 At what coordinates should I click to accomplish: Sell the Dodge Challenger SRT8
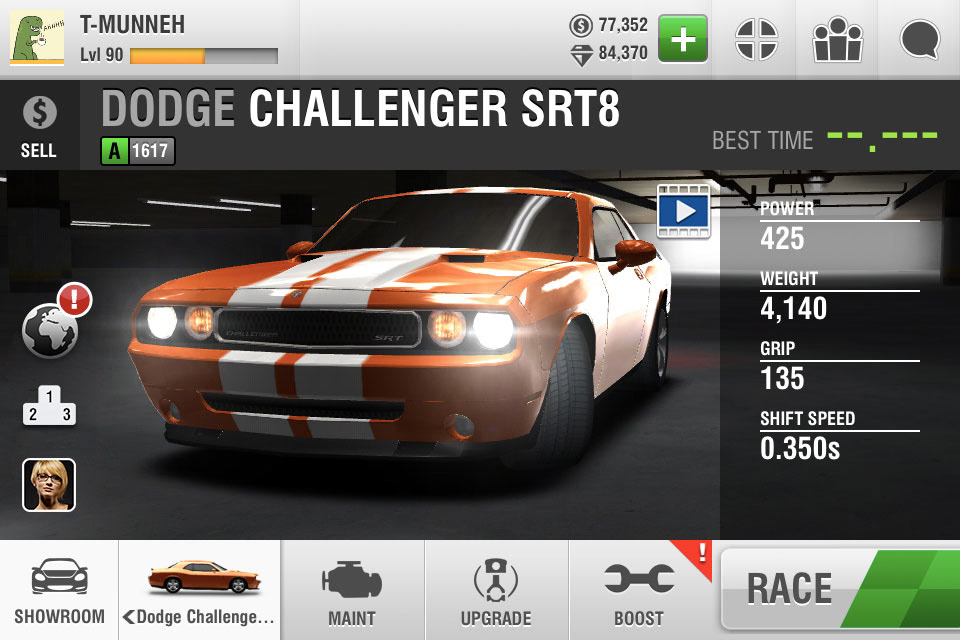[38, 126]
